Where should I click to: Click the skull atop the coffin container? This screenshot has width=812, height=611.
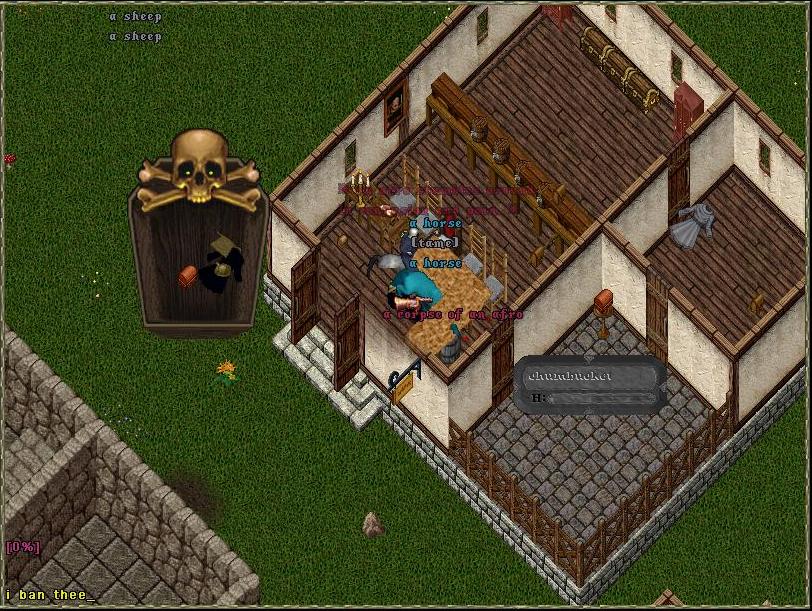click(x=200, y=163)
